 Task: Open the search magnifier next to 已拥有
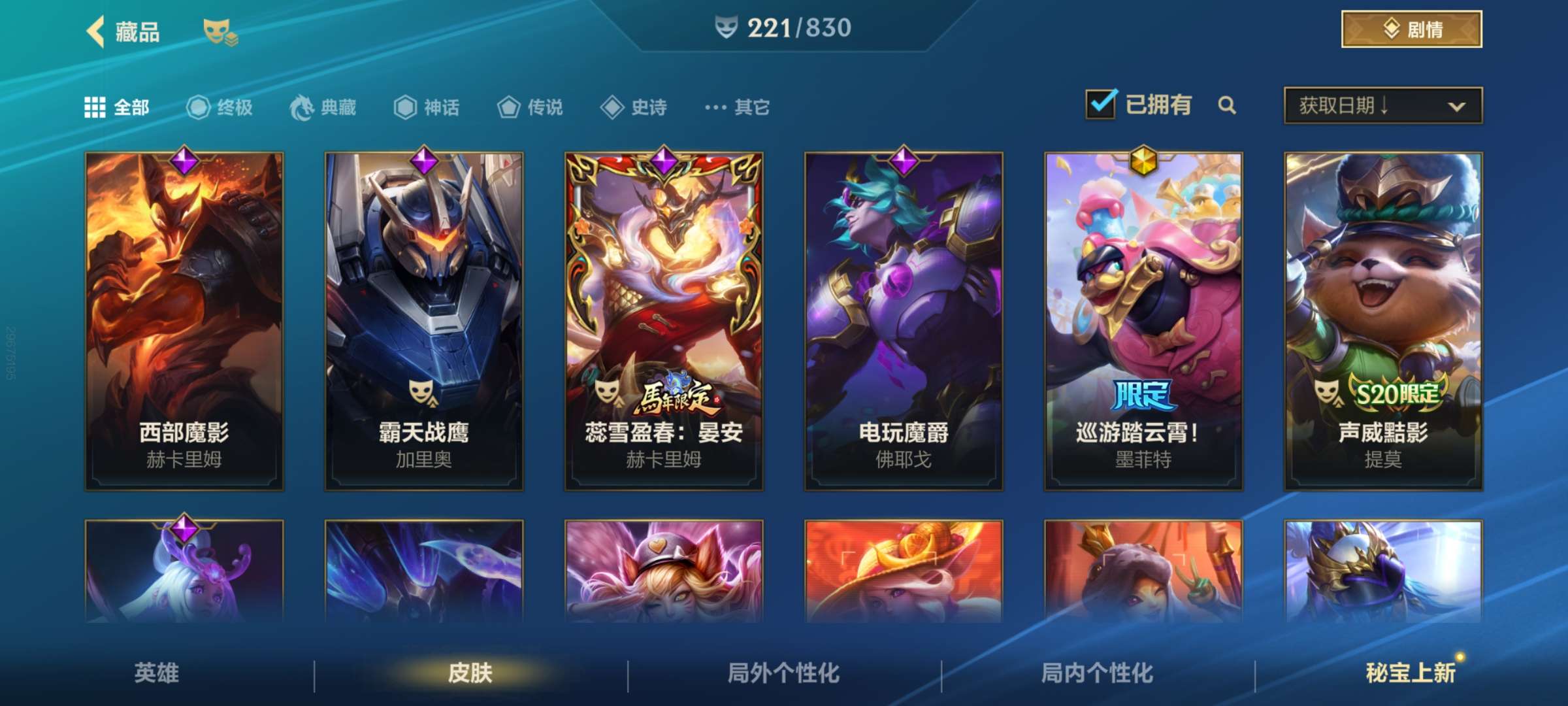tap(1228, 105)
